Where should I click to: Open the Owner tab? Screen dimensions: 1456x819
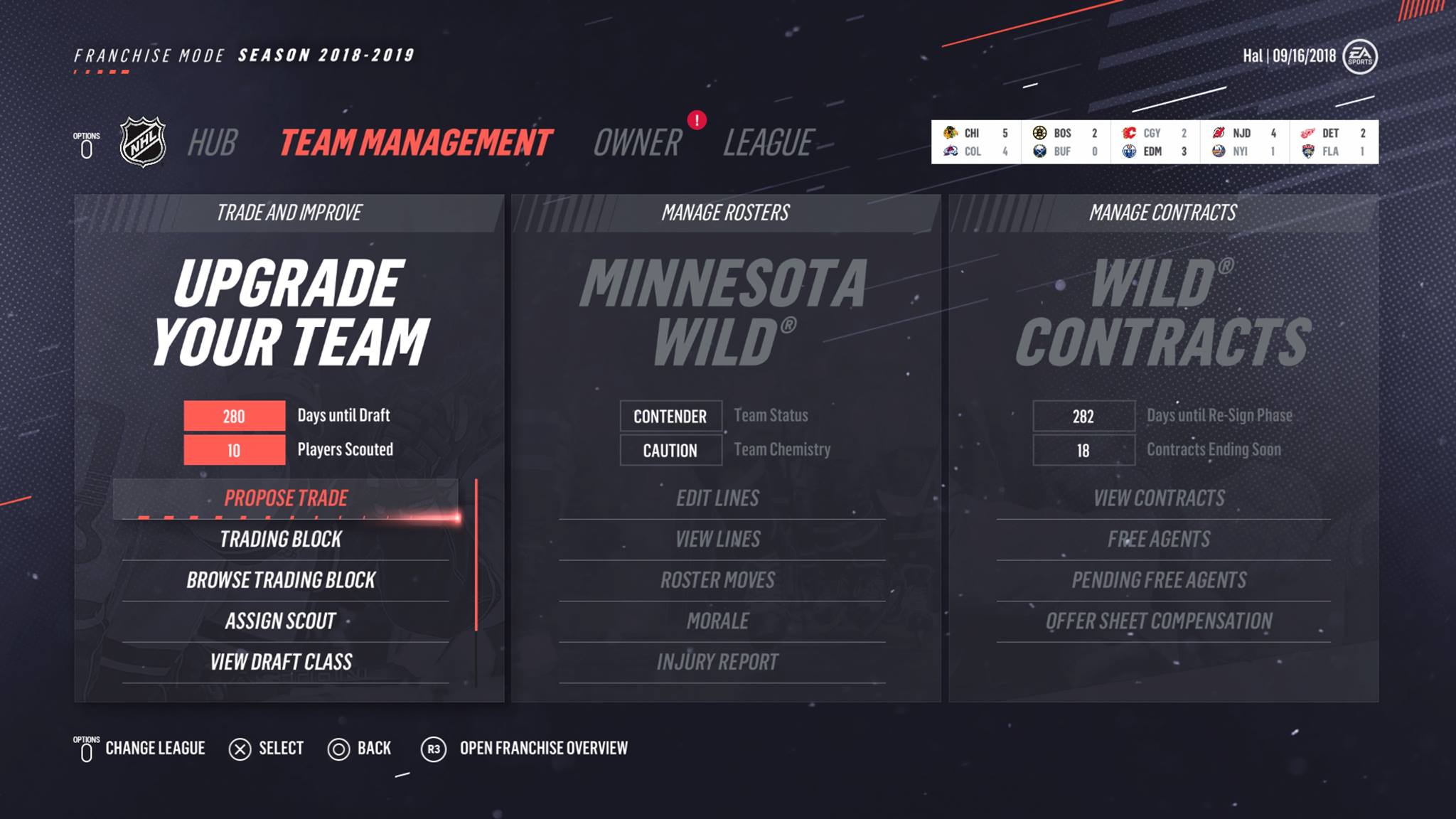tap(637, 143)
